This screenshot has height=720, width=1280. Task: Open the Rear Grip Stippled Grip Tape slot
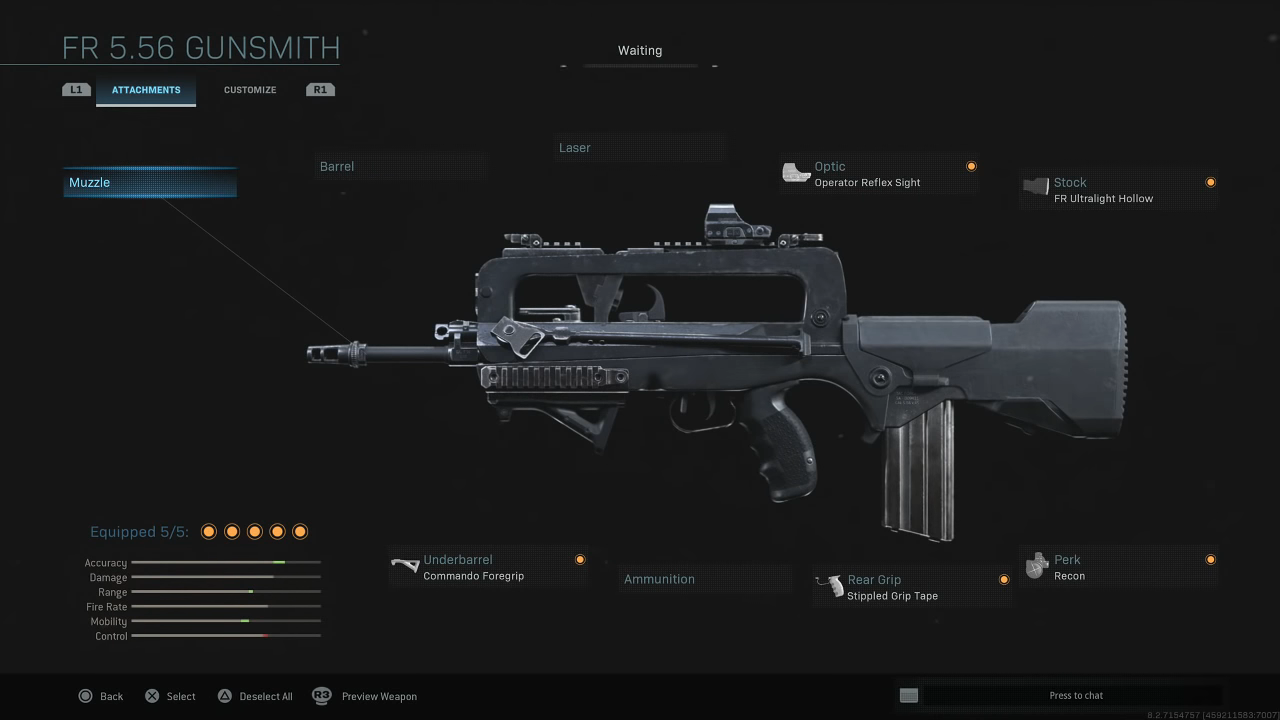[911, 587]
